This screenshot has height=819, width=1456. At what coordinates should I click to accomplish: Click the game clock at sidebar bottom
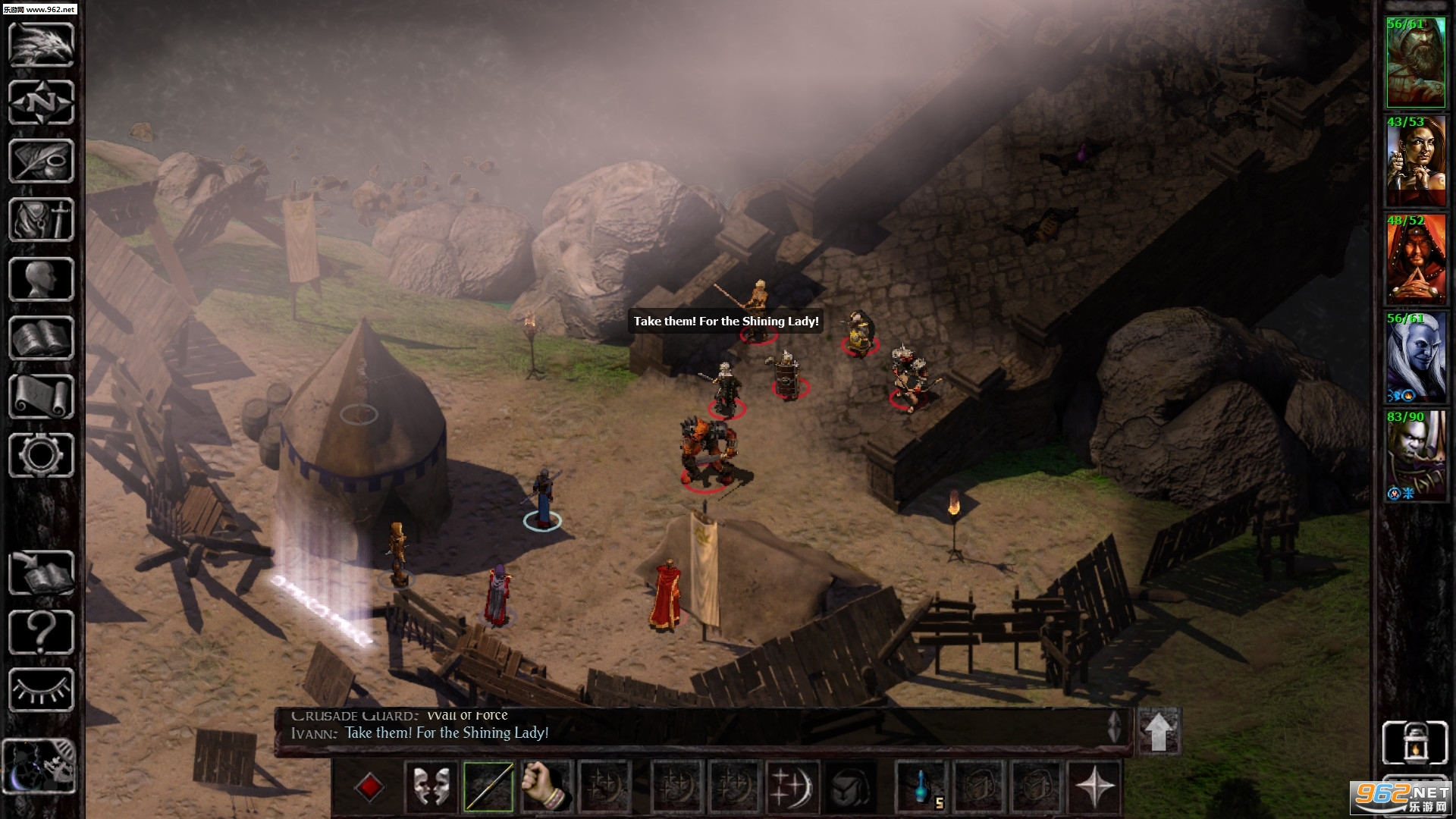click(x=39, y=766)
